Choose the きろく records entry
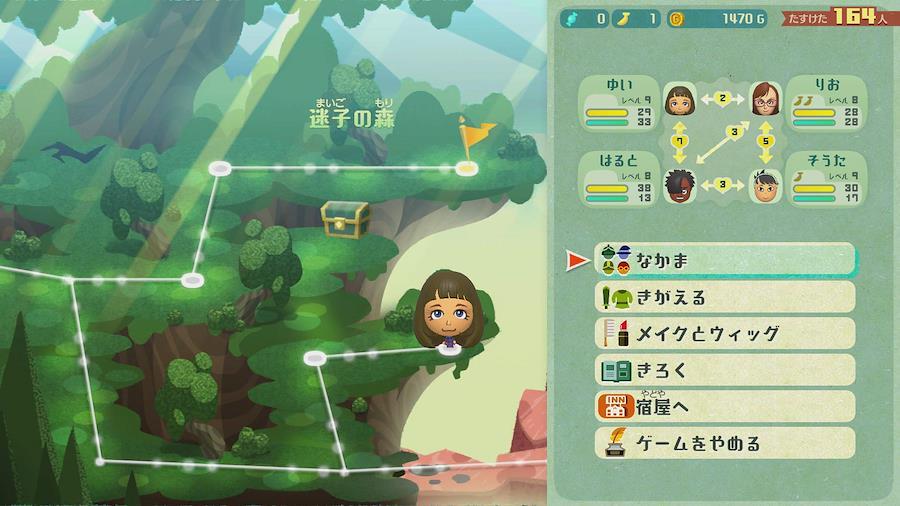Image resolution: width=900 pixels, height=506 pixels. (725, 370)
